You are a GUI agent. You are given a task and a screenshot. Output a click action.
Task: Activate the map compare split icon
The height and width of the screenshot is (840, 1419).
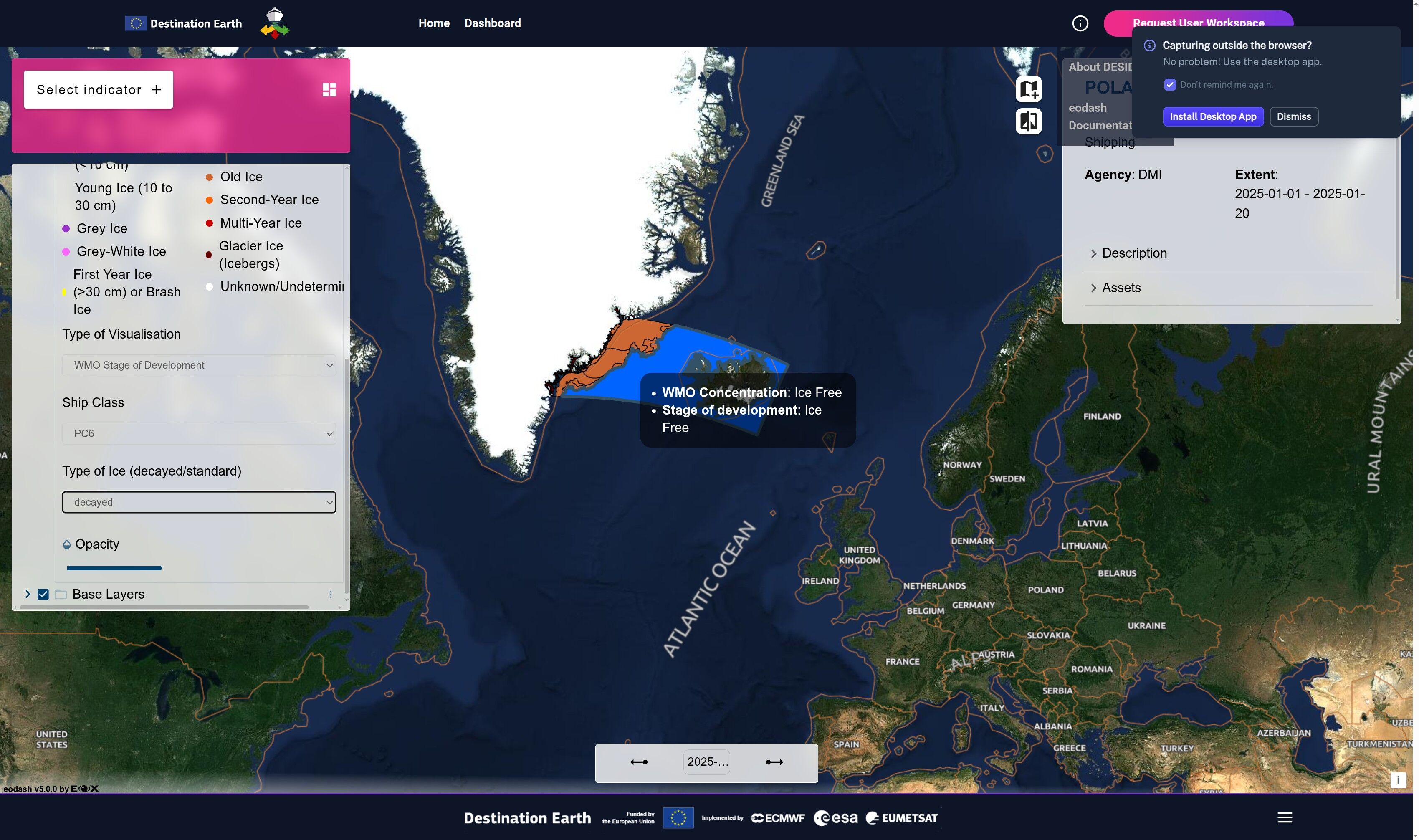coord(1028,121)
